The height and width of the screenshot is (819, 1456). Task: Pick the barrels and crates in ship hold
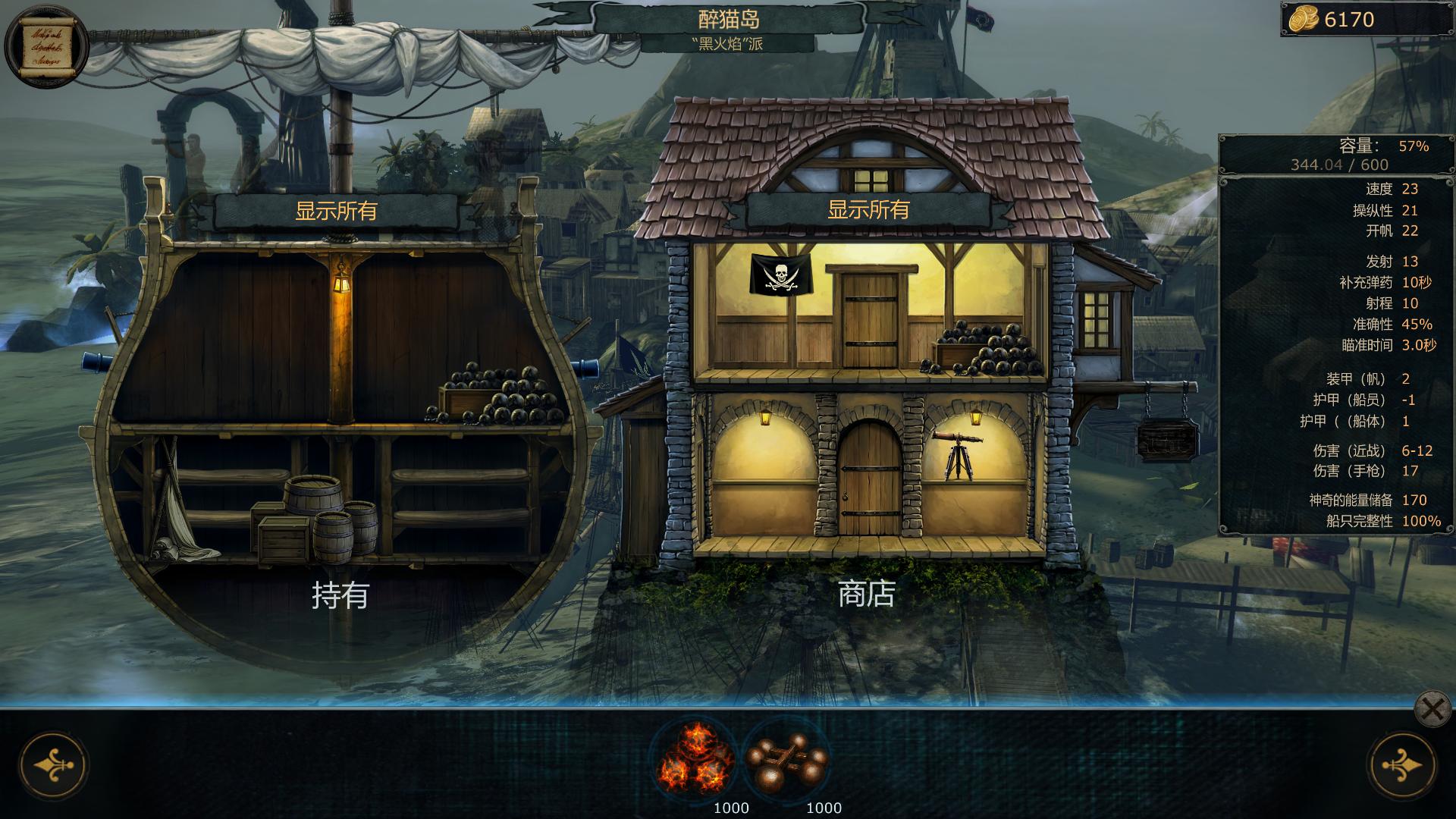point(318,519)
